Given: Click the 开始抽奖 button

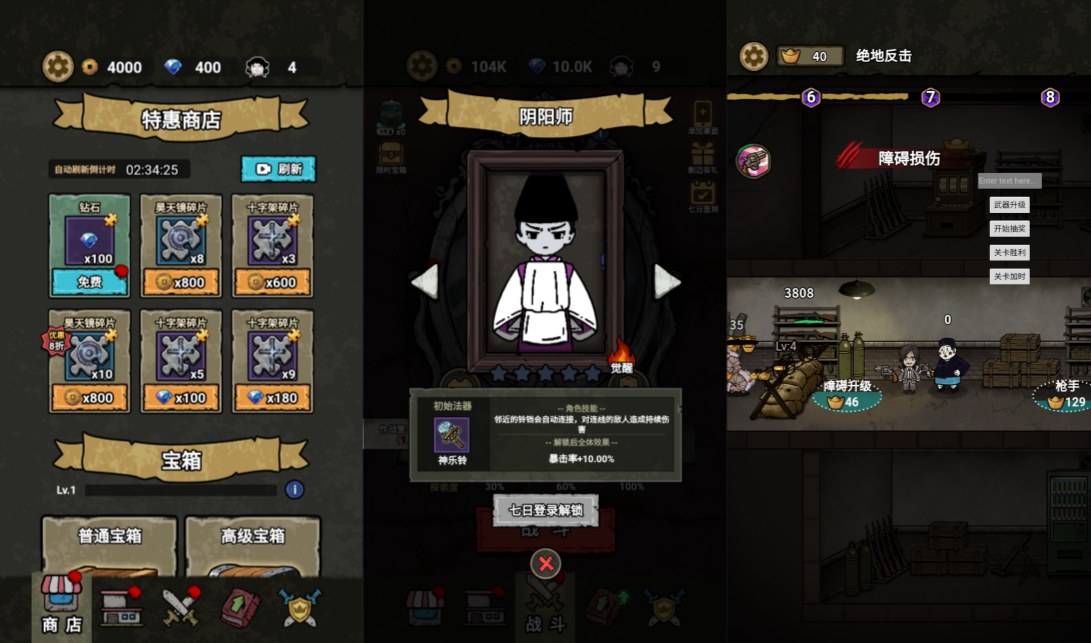Looking at the screenshot, I should [1009, 229].
